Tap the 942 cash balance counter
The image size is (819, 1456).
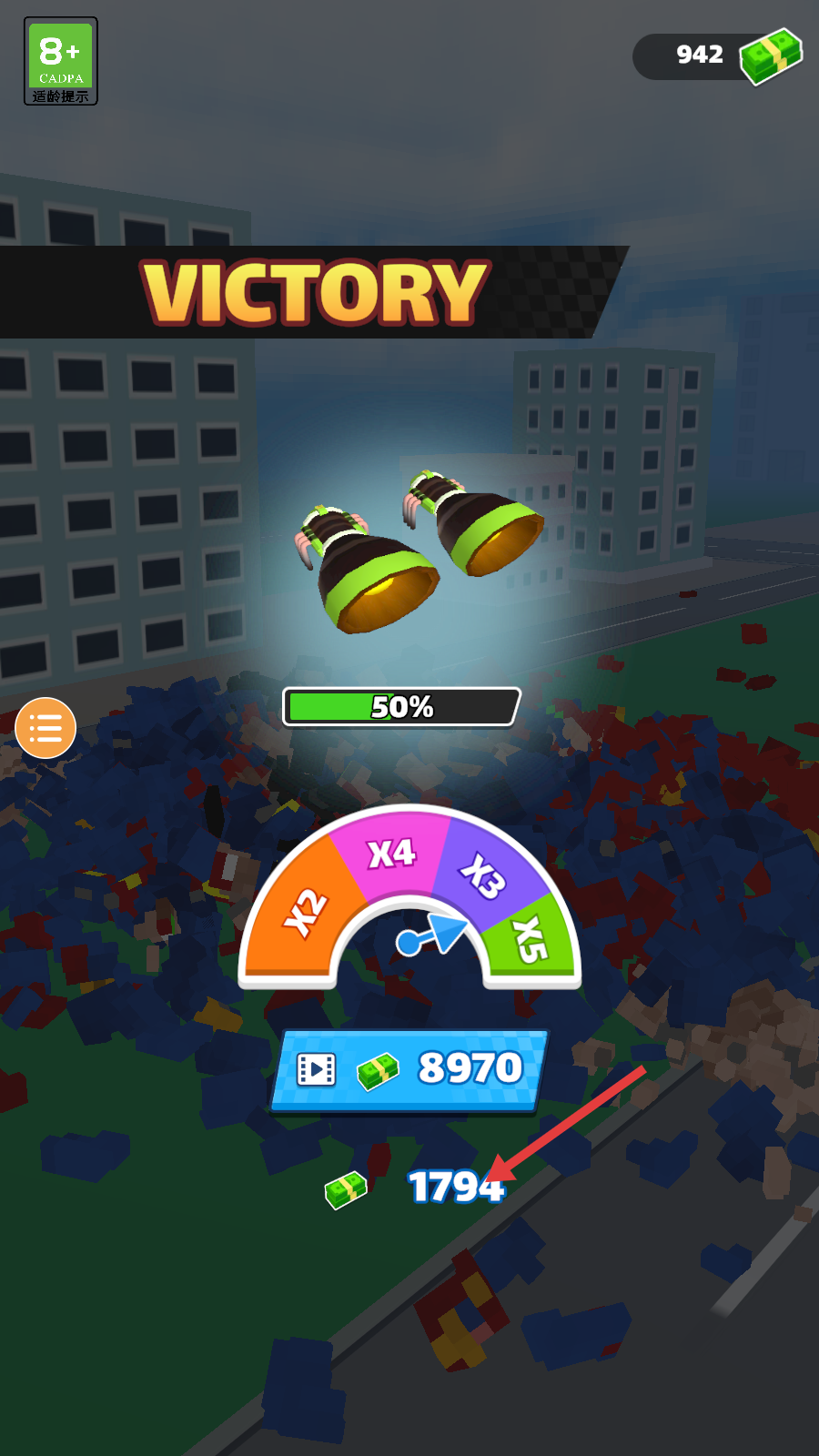pyautogui.click(x=717, y=56)
